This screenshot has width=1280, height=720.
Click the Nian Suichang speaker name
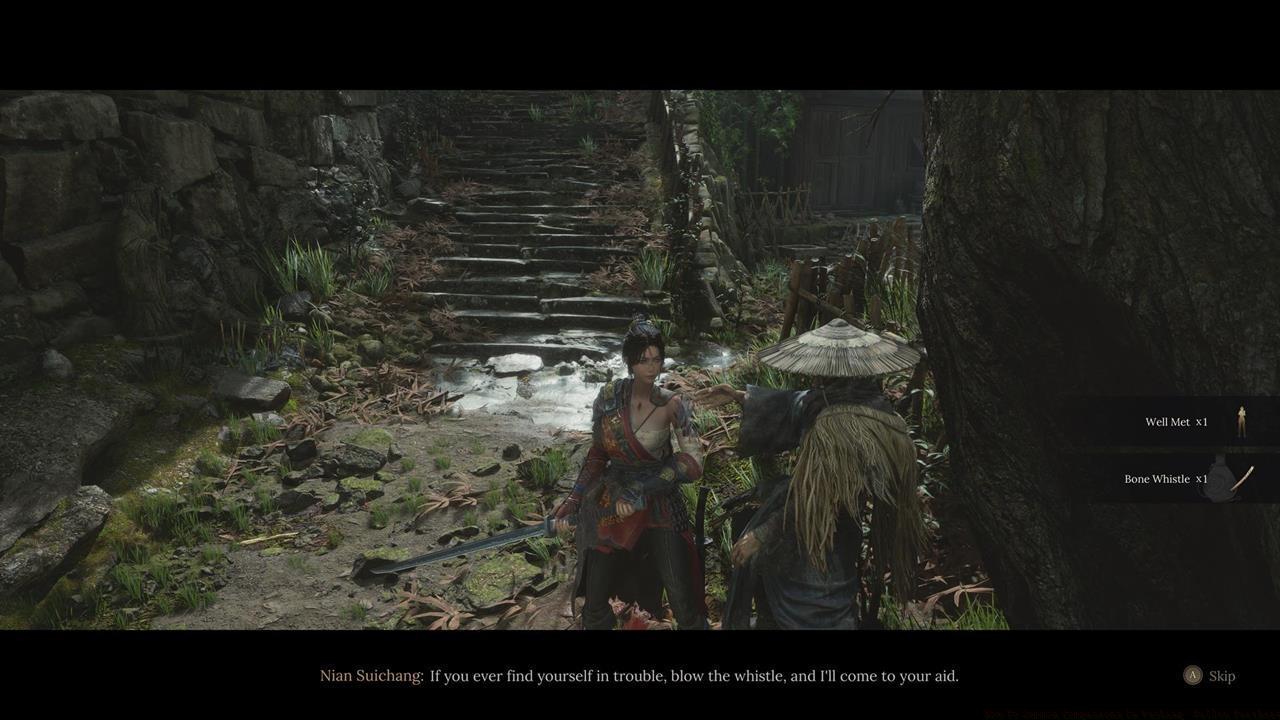coord(369,675)
